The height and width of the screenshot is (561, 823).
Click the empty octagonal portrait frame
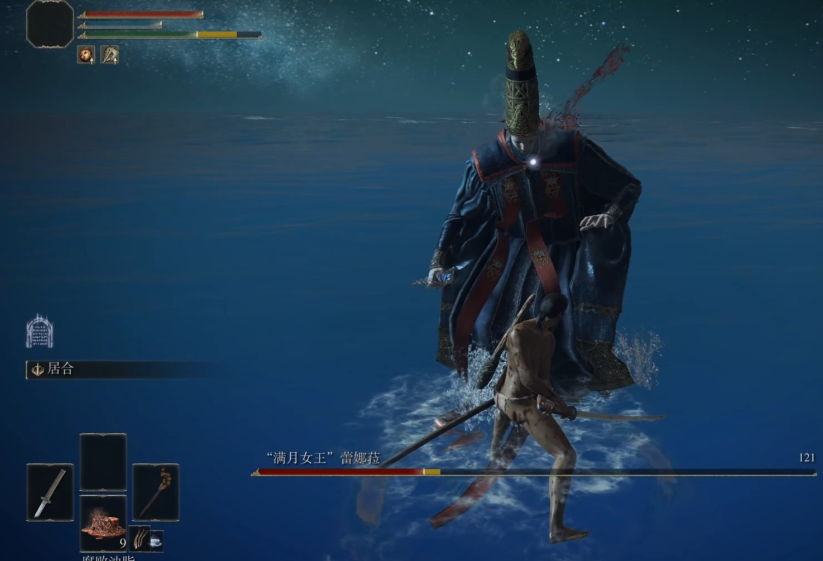coord(49,23)
